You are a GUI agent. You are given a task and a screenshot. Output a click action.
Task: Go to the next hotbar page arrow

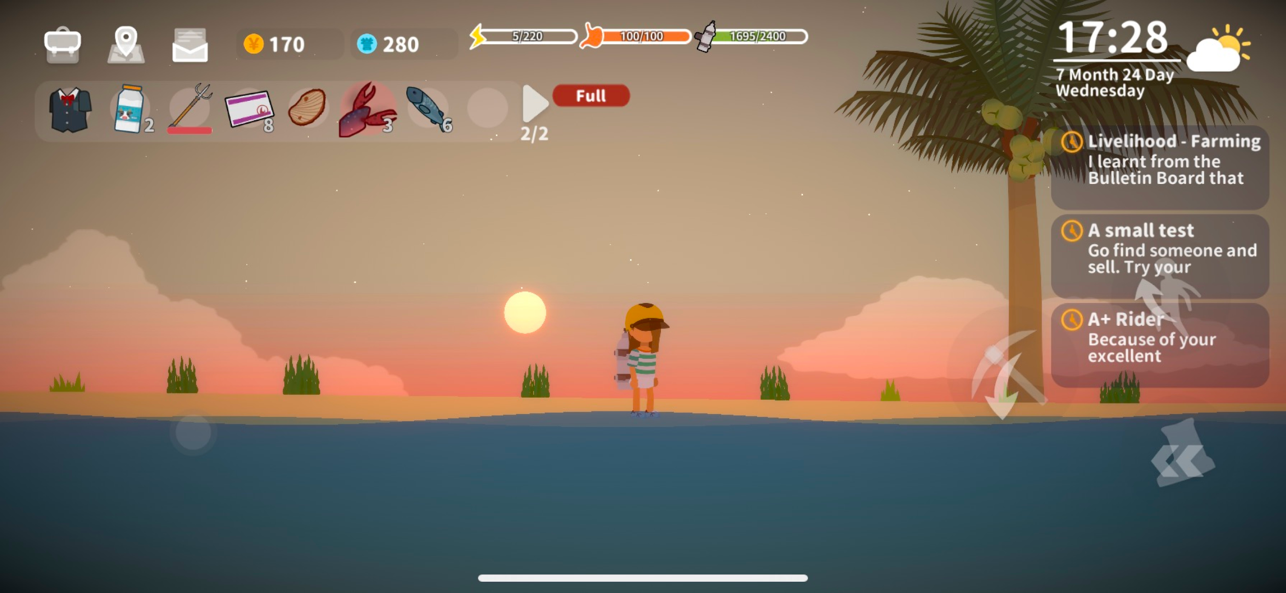coord(535,104)
